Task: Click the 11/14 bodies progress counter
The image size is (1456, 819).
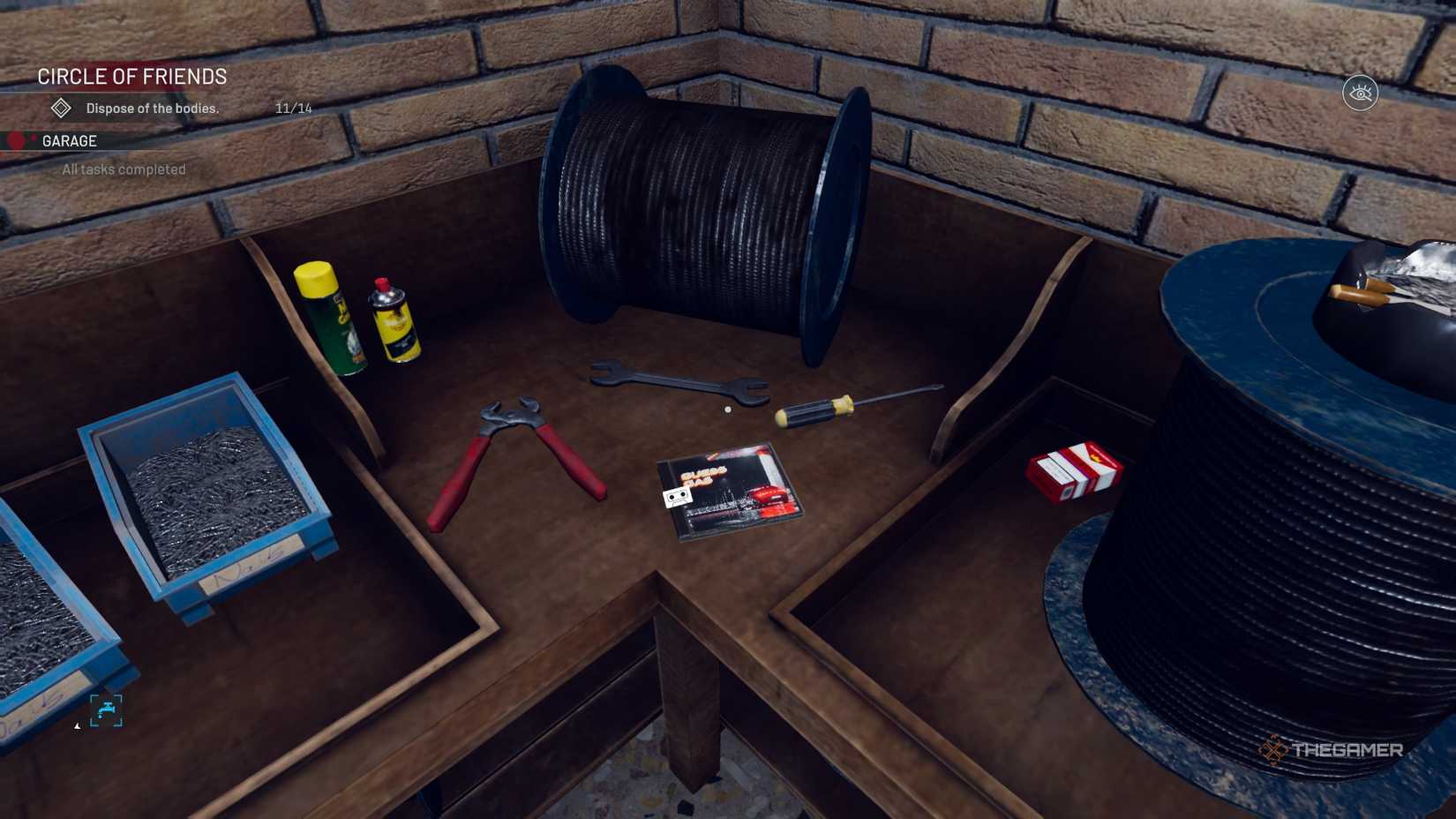Action: coord(292,108)
